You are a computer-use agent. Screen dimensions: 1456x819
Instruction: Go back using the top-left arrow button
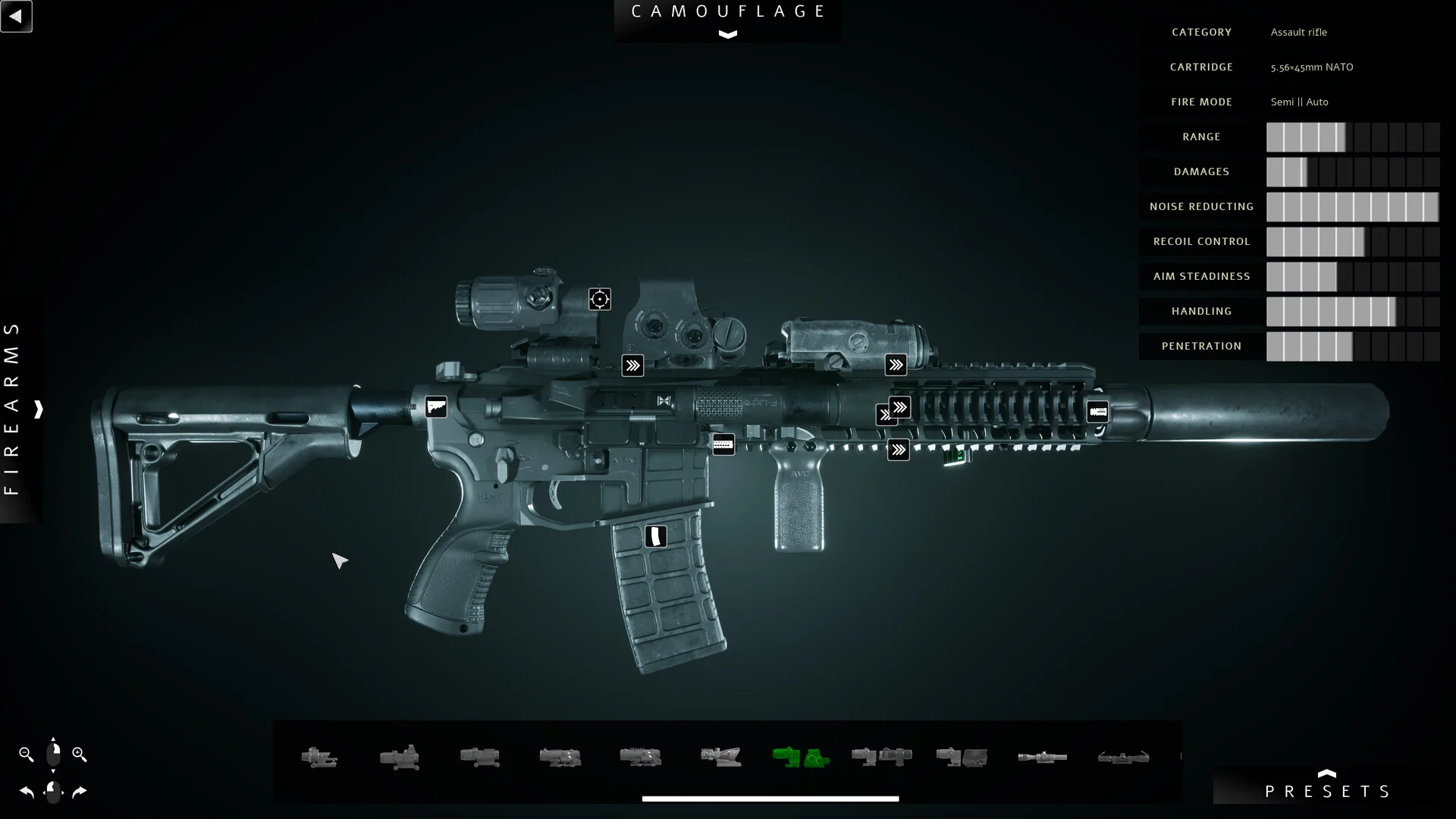[16, 16]
